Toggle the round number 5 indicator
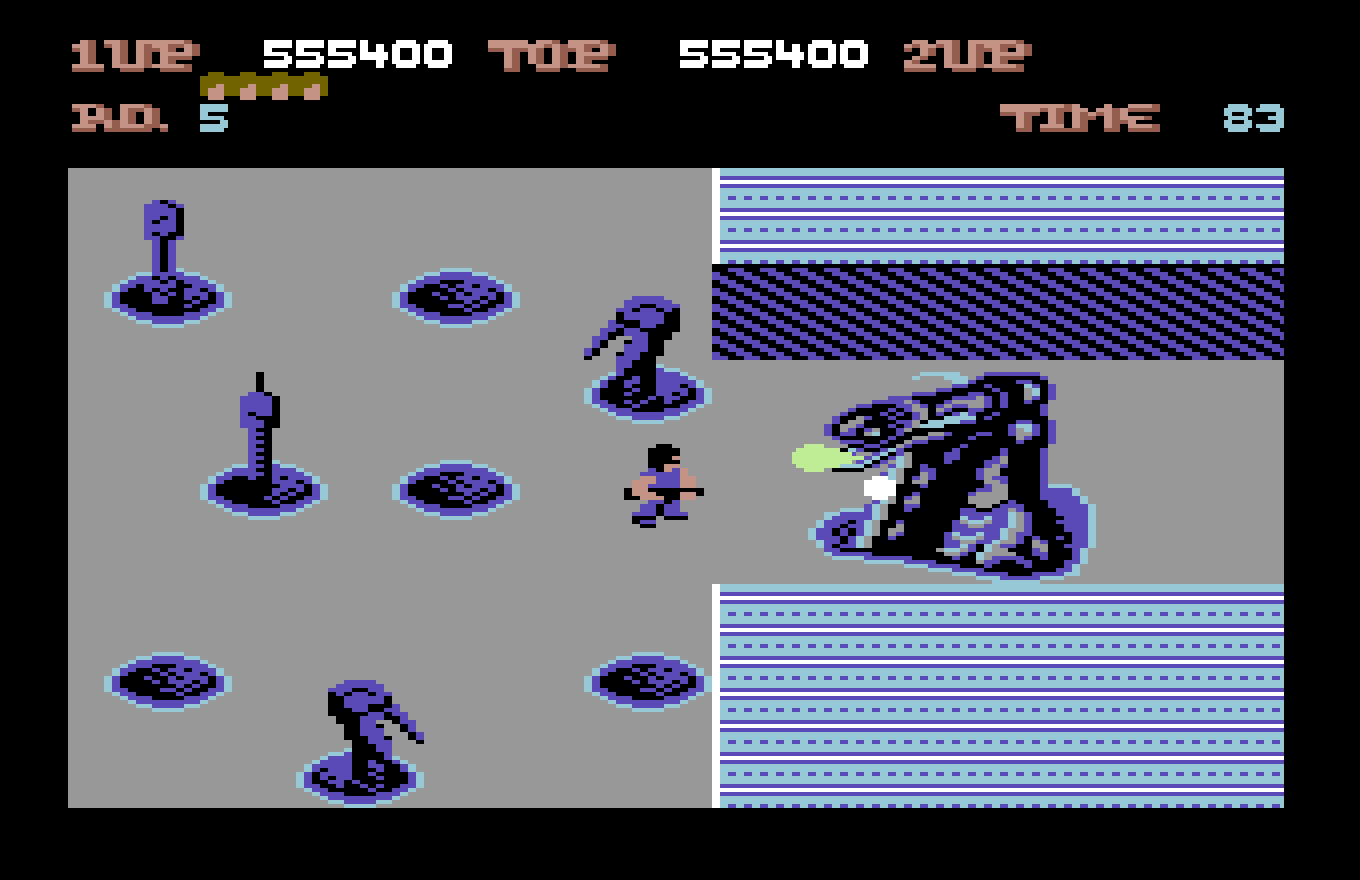This screenshot has height=880, width=1360. 216,118
